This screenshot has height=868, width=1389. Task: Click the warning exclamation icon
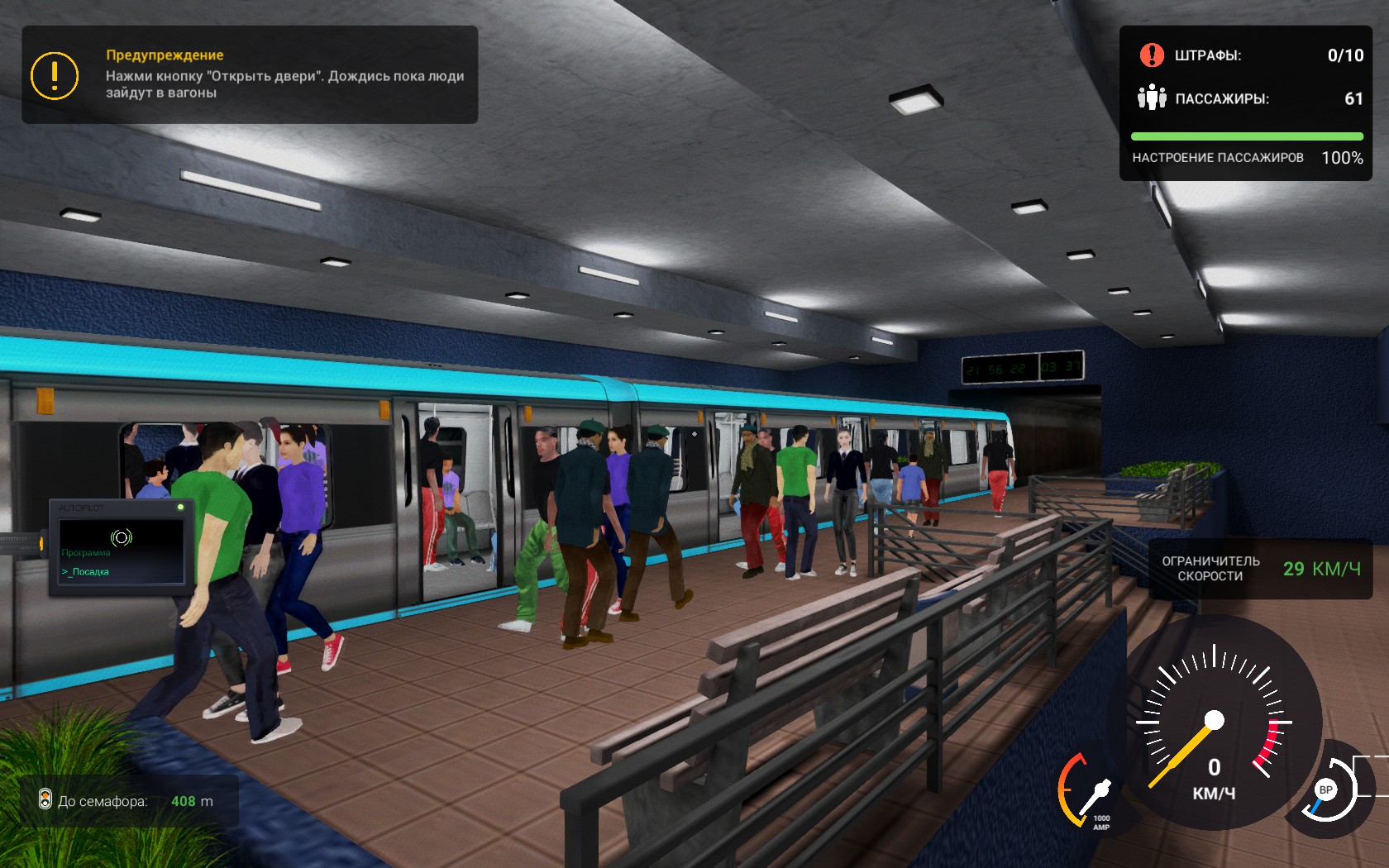coord(54,78)
